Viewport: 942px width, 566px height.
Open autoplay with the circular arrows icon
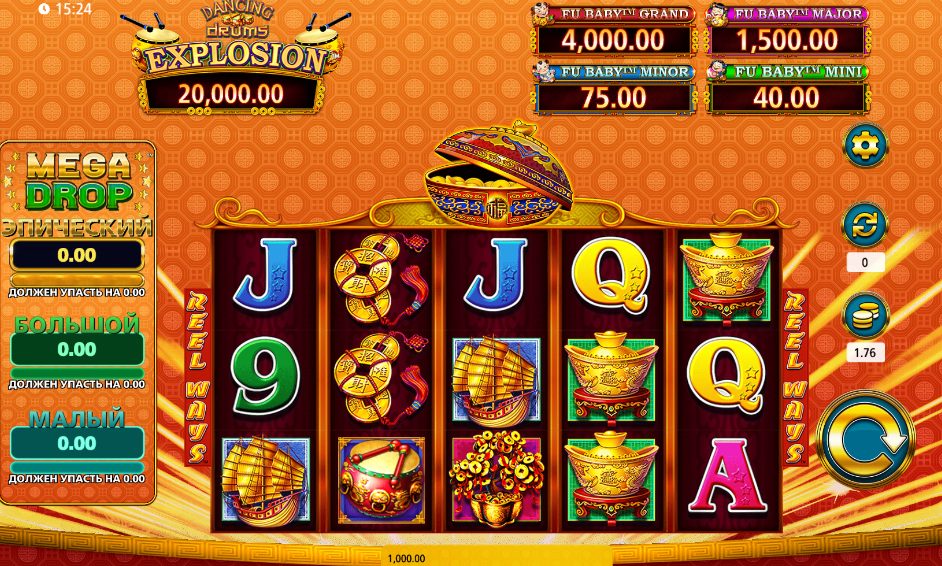[864, 225]
